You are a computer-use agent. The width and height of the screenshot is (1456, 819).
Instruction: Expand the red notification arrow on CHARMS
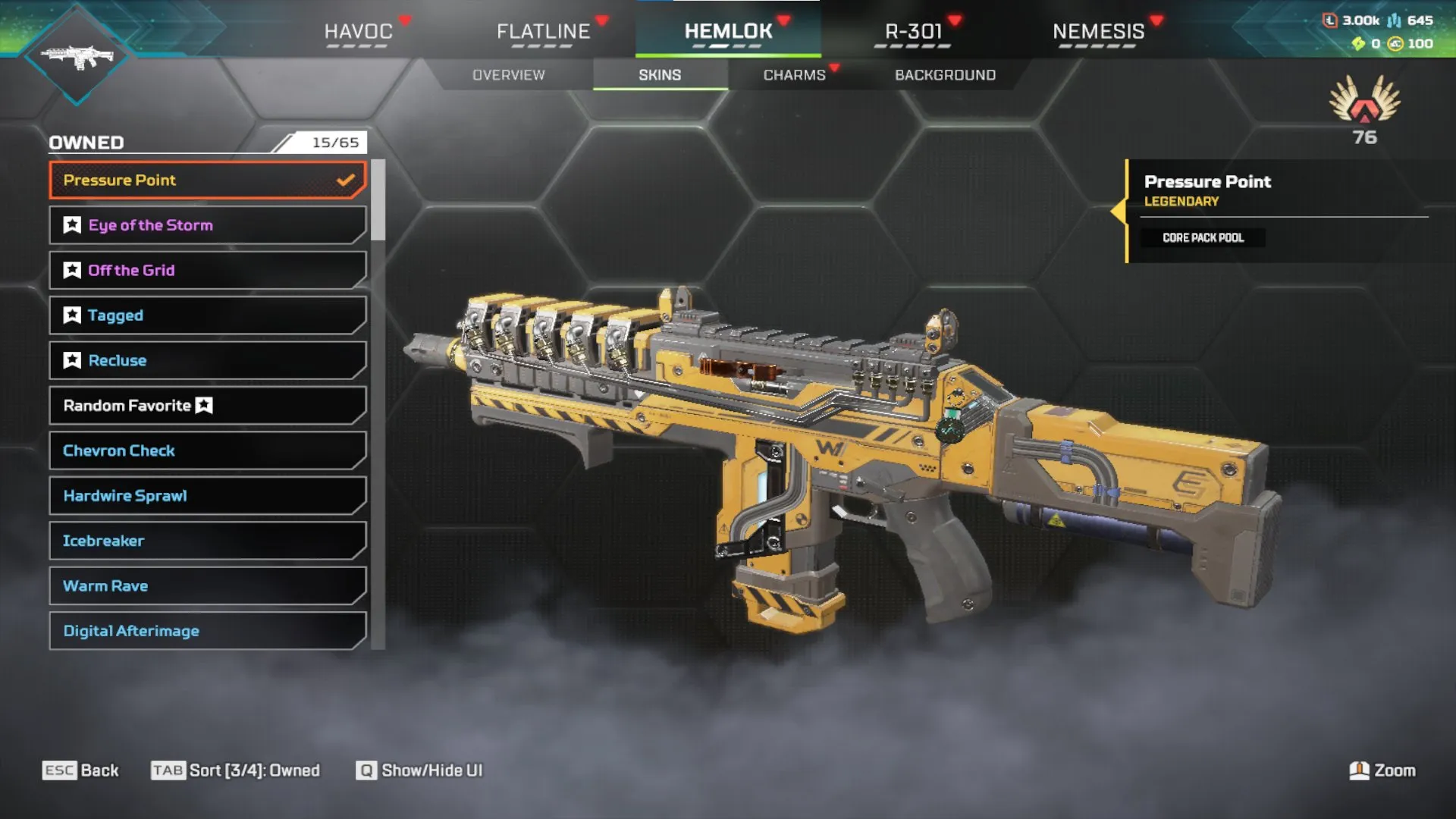point(836,67)
